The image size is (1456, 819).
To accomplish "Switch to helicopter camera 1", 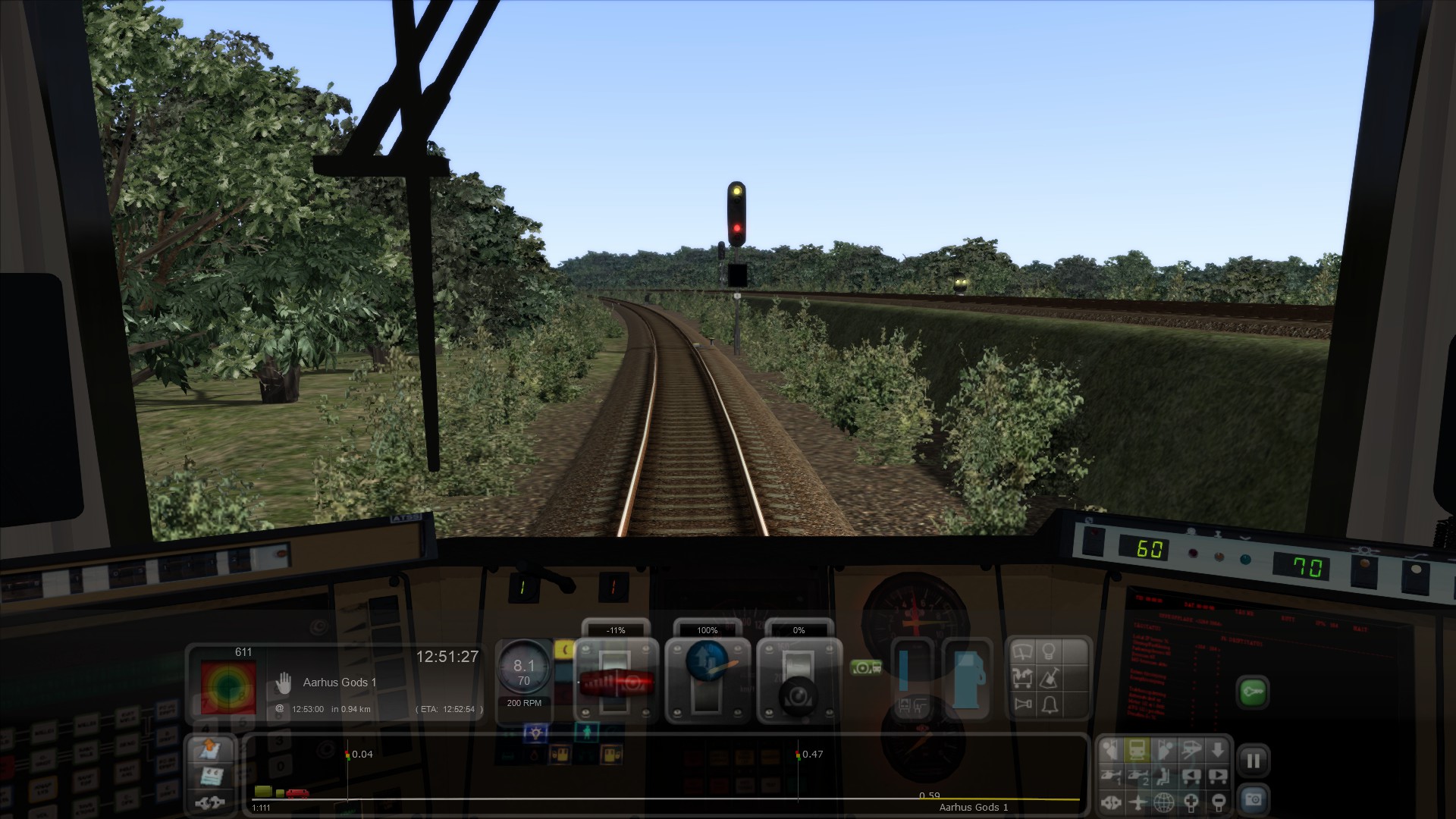I will 1111,776.
